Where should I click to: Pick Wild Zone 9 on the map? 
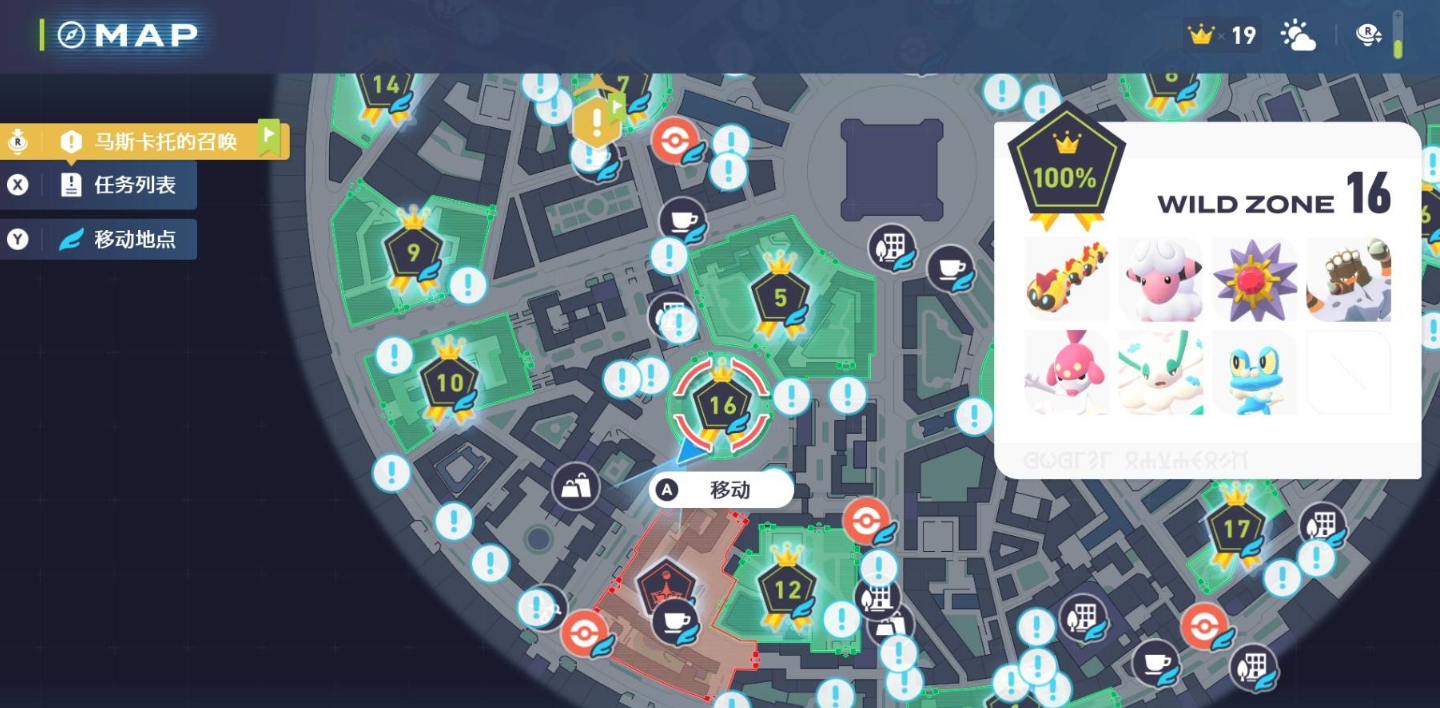[x=413, y=251]
